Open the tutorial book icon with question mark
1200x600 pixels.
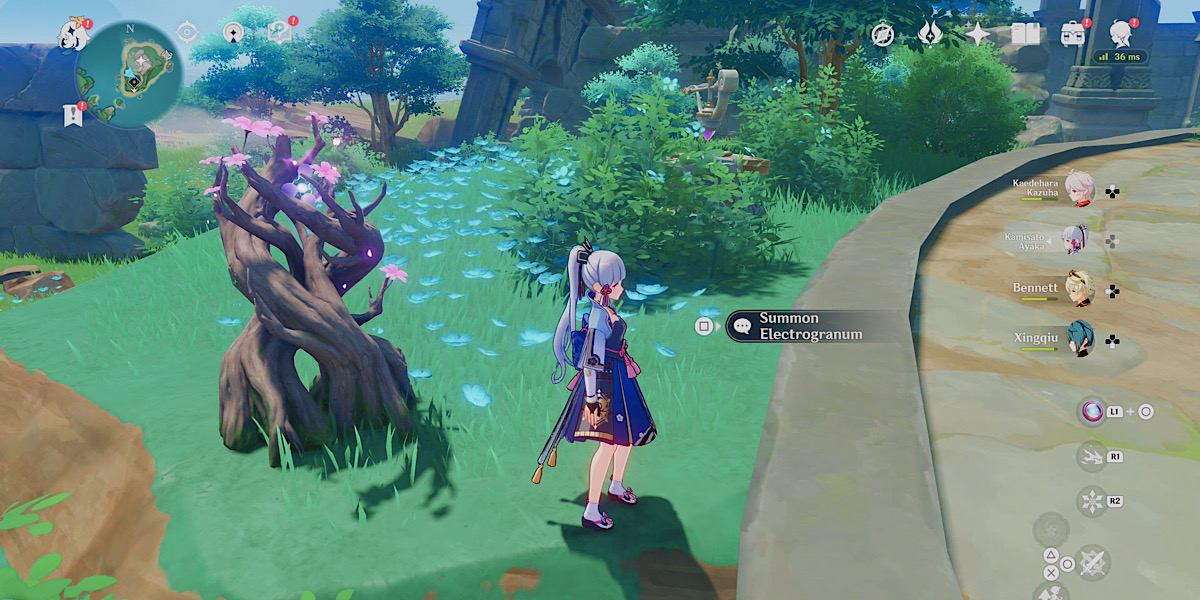(279, 33)
